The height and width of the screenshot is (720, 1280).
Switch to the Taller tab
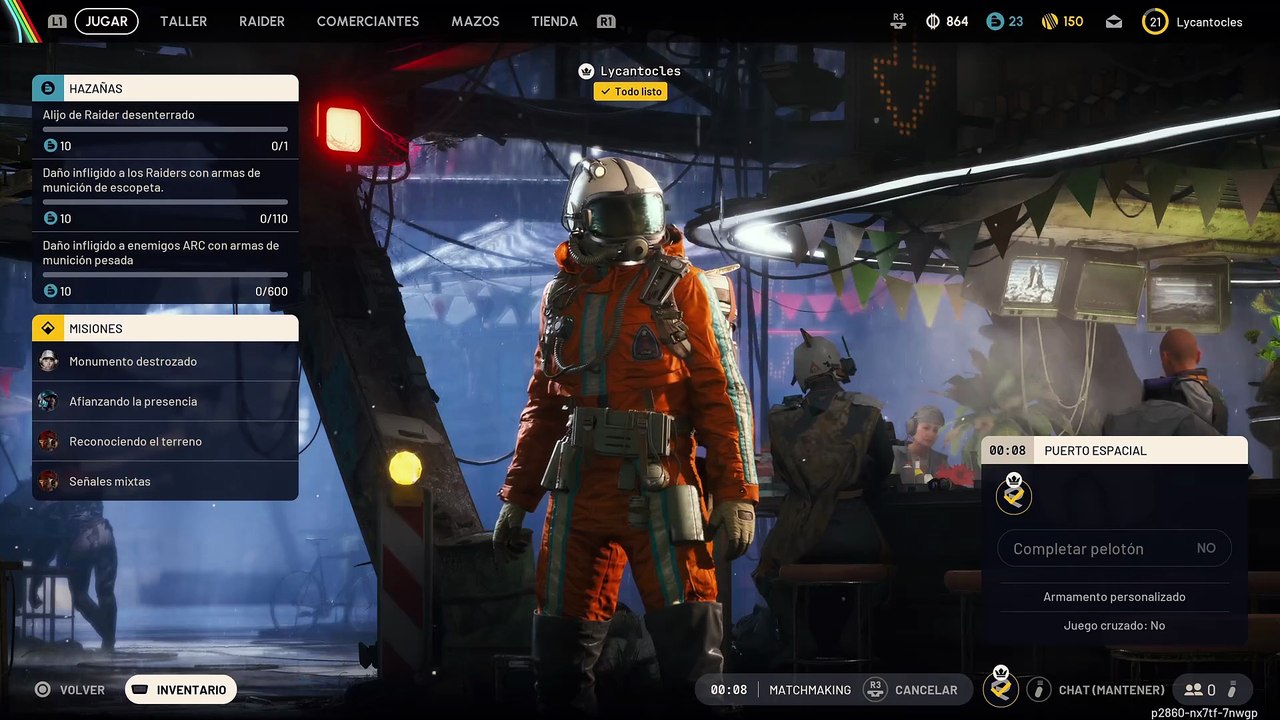click(183, 21)
